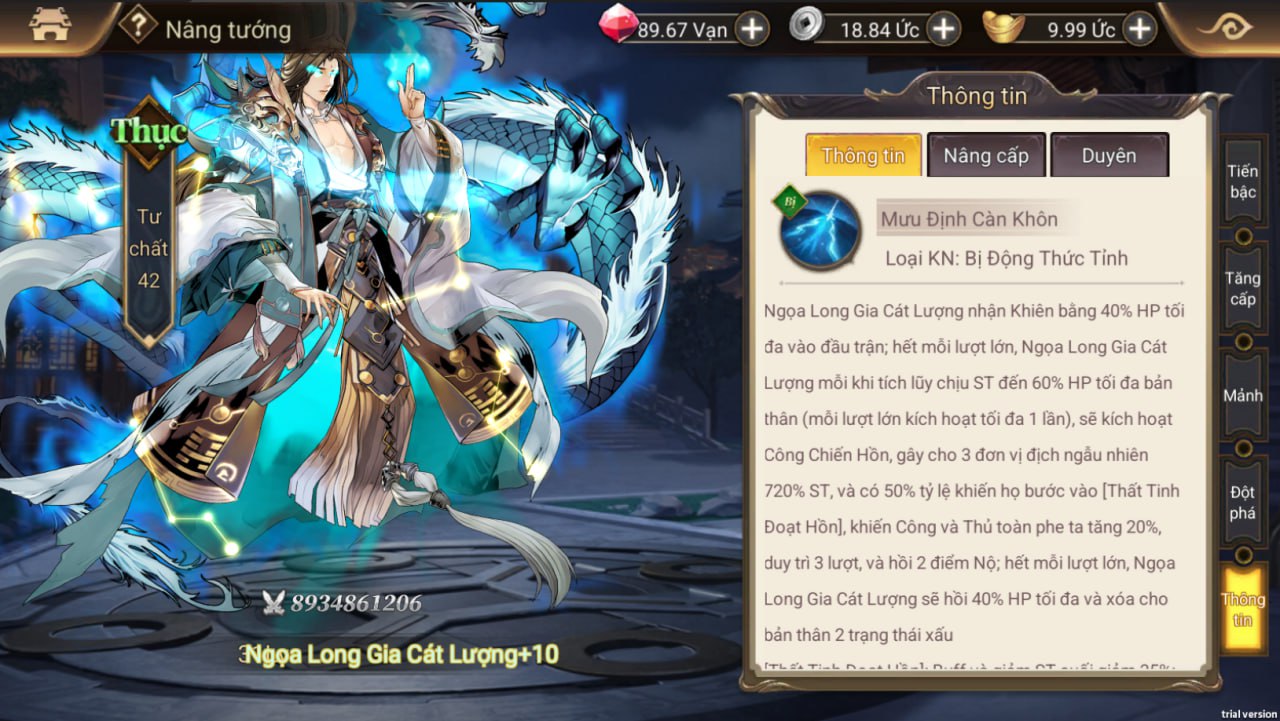Screen dimensions: 1280x721
Task: Switch to the Tăng cấp side tab
Action: [x=1243, y=289]
